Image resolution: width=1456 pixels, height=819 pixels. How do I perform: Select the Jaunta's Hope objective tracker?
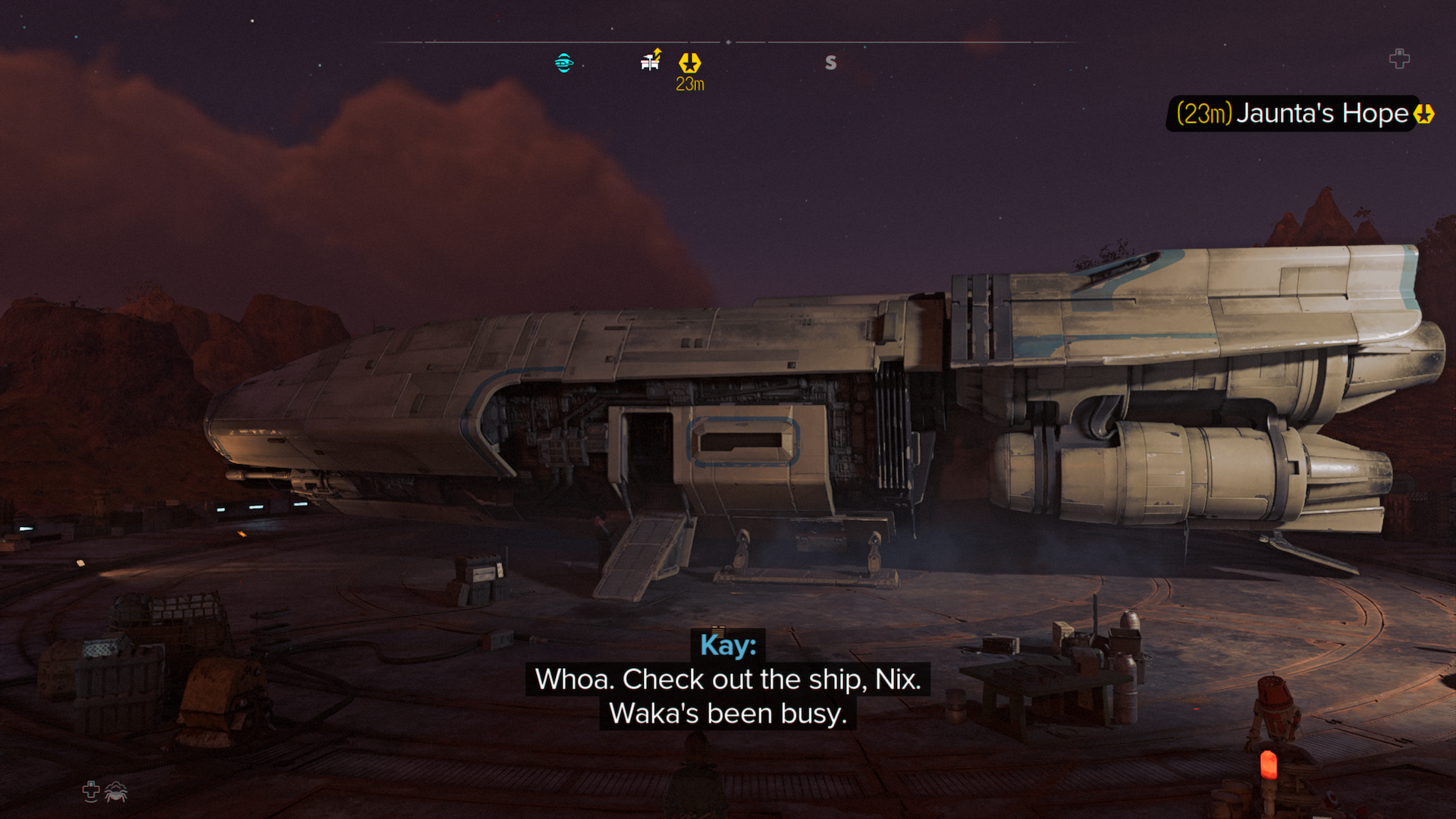(1301, 114)
